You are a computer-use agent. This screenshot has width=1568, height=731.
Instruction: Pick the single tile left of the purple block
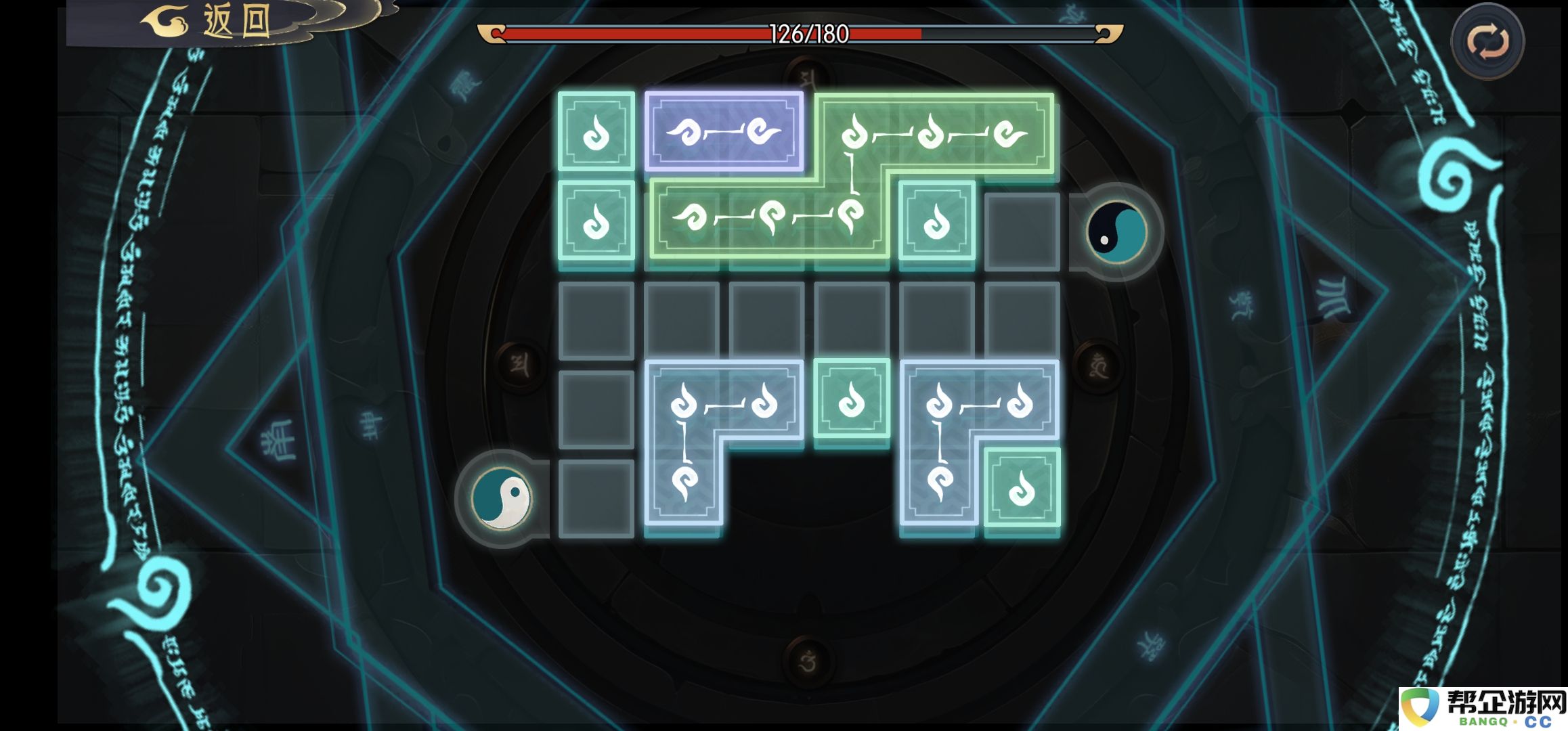point(596,131)
